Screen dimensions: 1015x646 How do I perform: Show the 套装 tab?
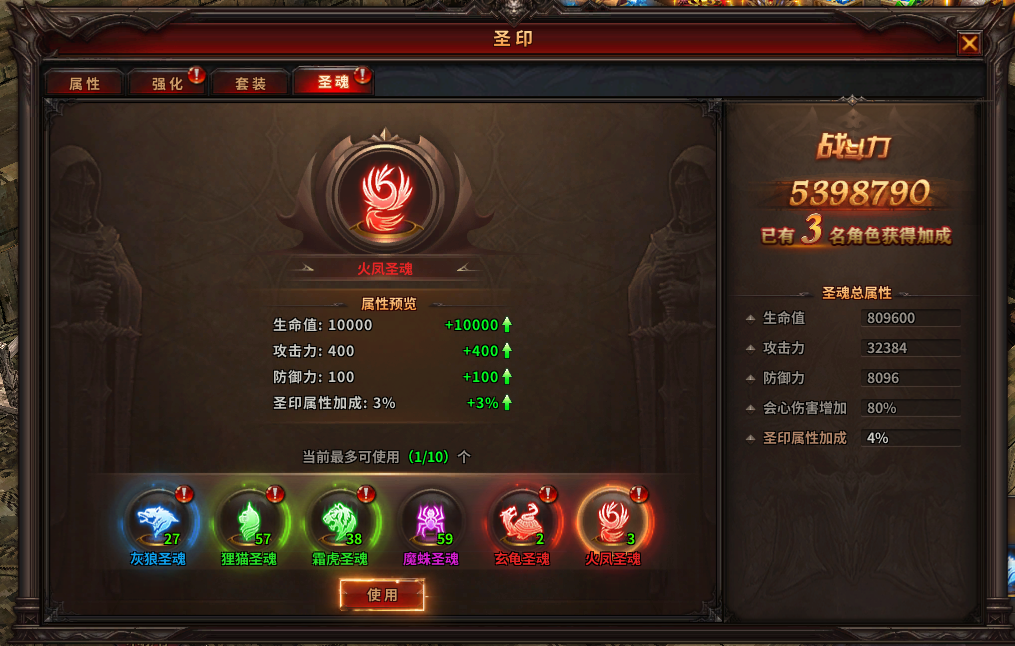[250, 84]
